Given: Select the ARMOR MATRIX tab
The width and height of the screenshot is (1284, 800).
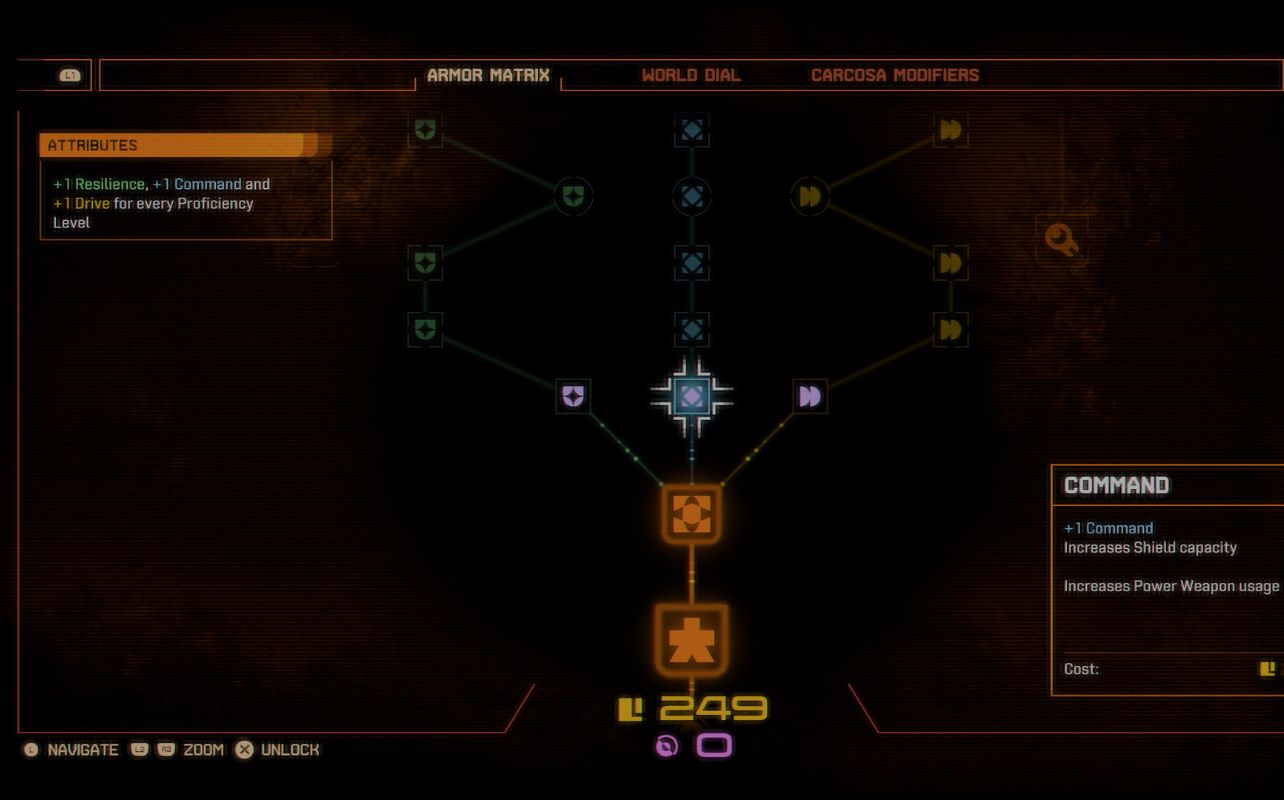Looking at the screenshot, I should [x=487, y=74].
